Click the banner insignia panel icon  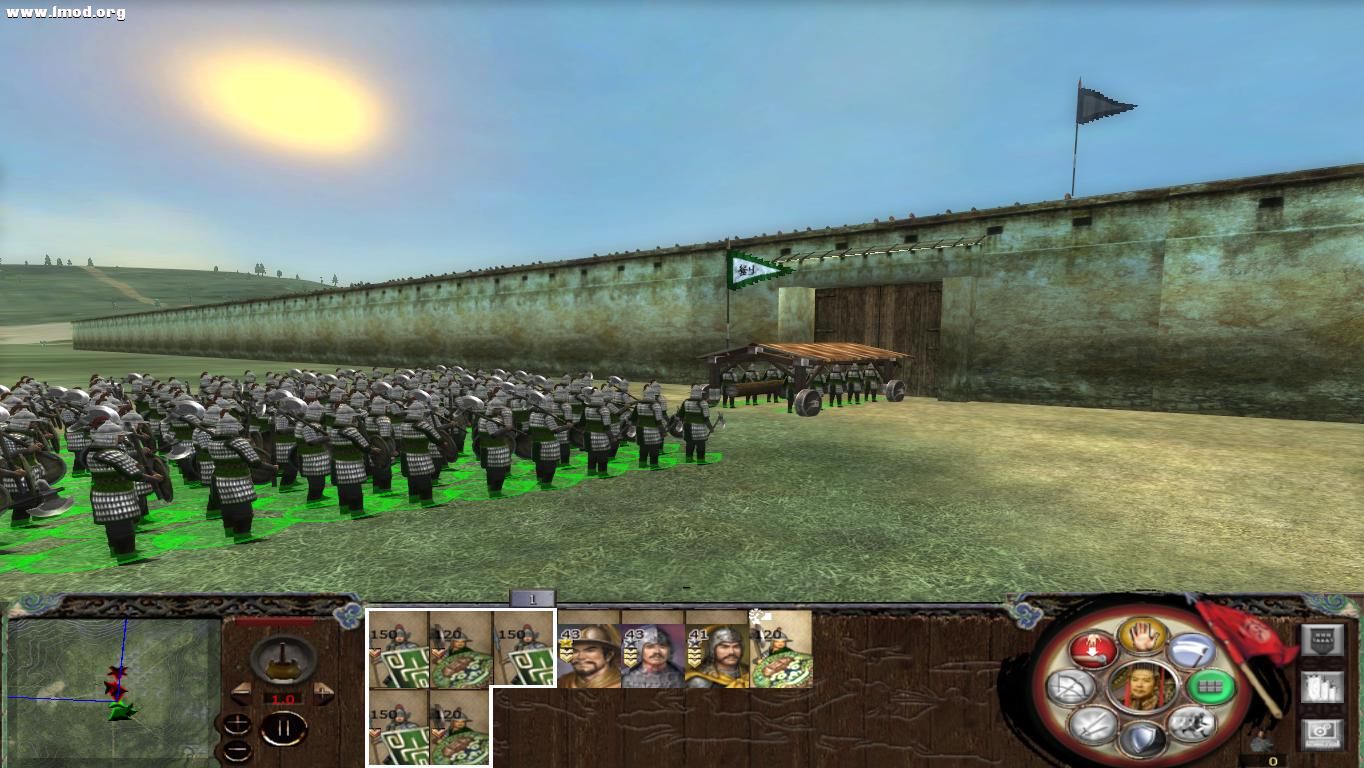(x=1323, y=639)
